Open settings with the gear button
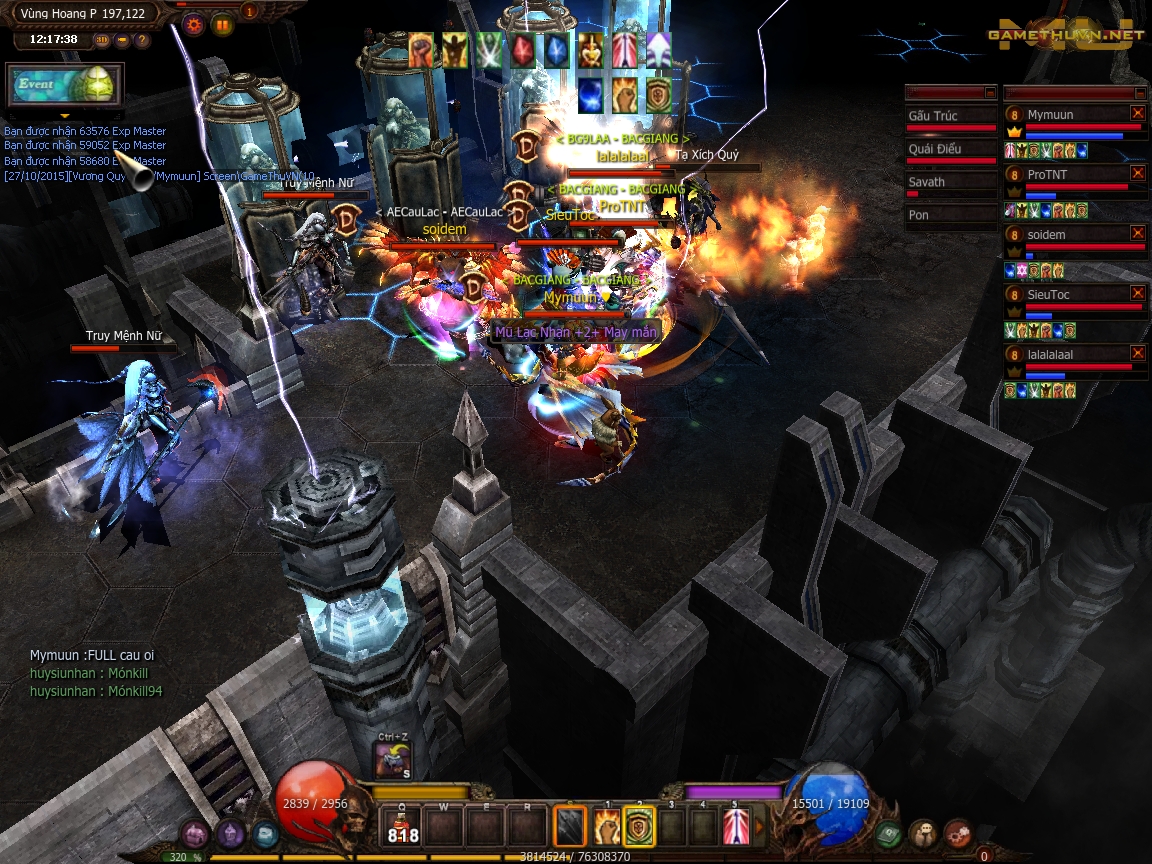1152x864 pixels. tap(194, 26)
